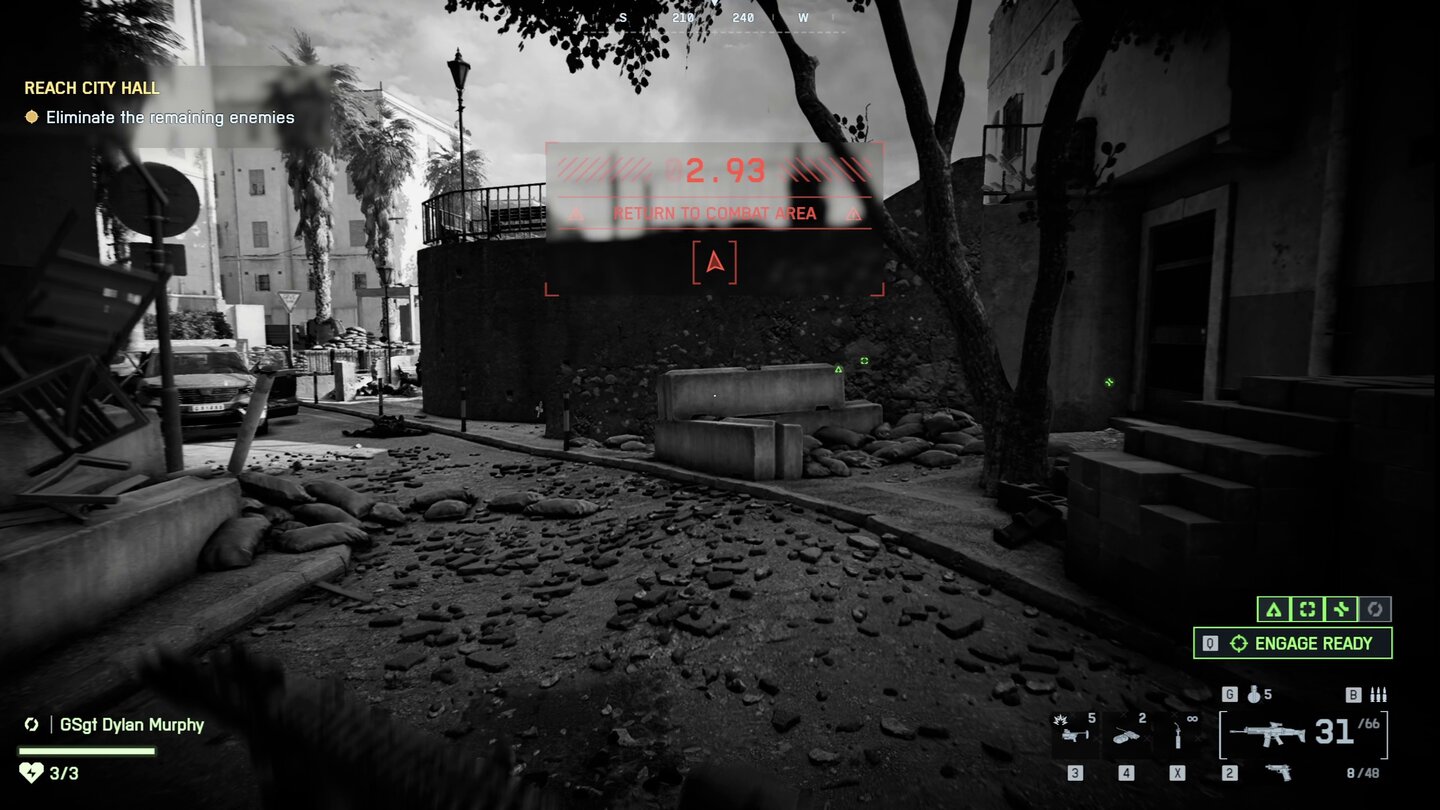1440x810 pixels.
Task: Select the grenade icon next to G keybind
Action: 1254,695
